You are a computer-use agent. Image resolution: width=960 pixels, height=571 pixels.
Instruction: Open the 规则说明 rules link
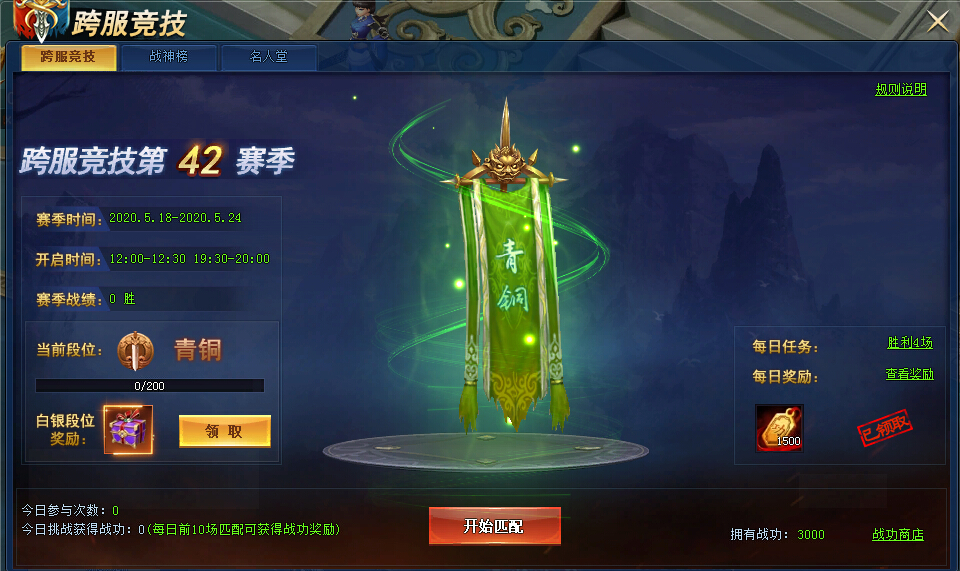coord(901,89)
